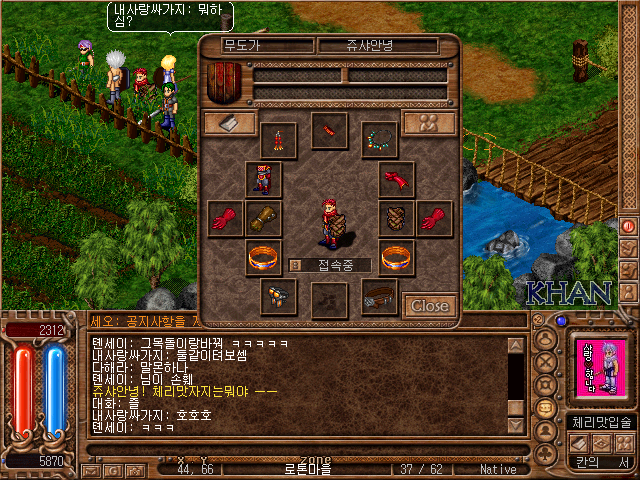Screen dimensions: 640x480
Task: Switch to the two-figures group tab
Action: [429, 122]
